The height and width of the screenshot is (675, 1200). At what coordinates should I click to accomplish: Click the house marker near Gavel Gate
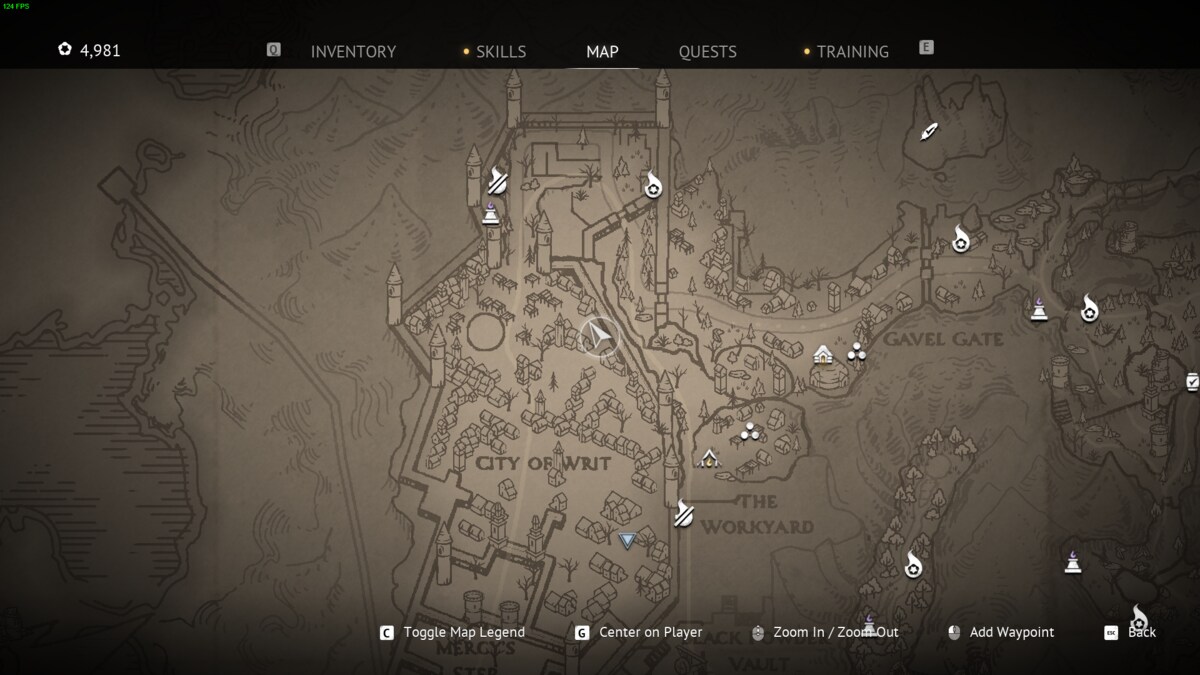[x=823, y=354]
